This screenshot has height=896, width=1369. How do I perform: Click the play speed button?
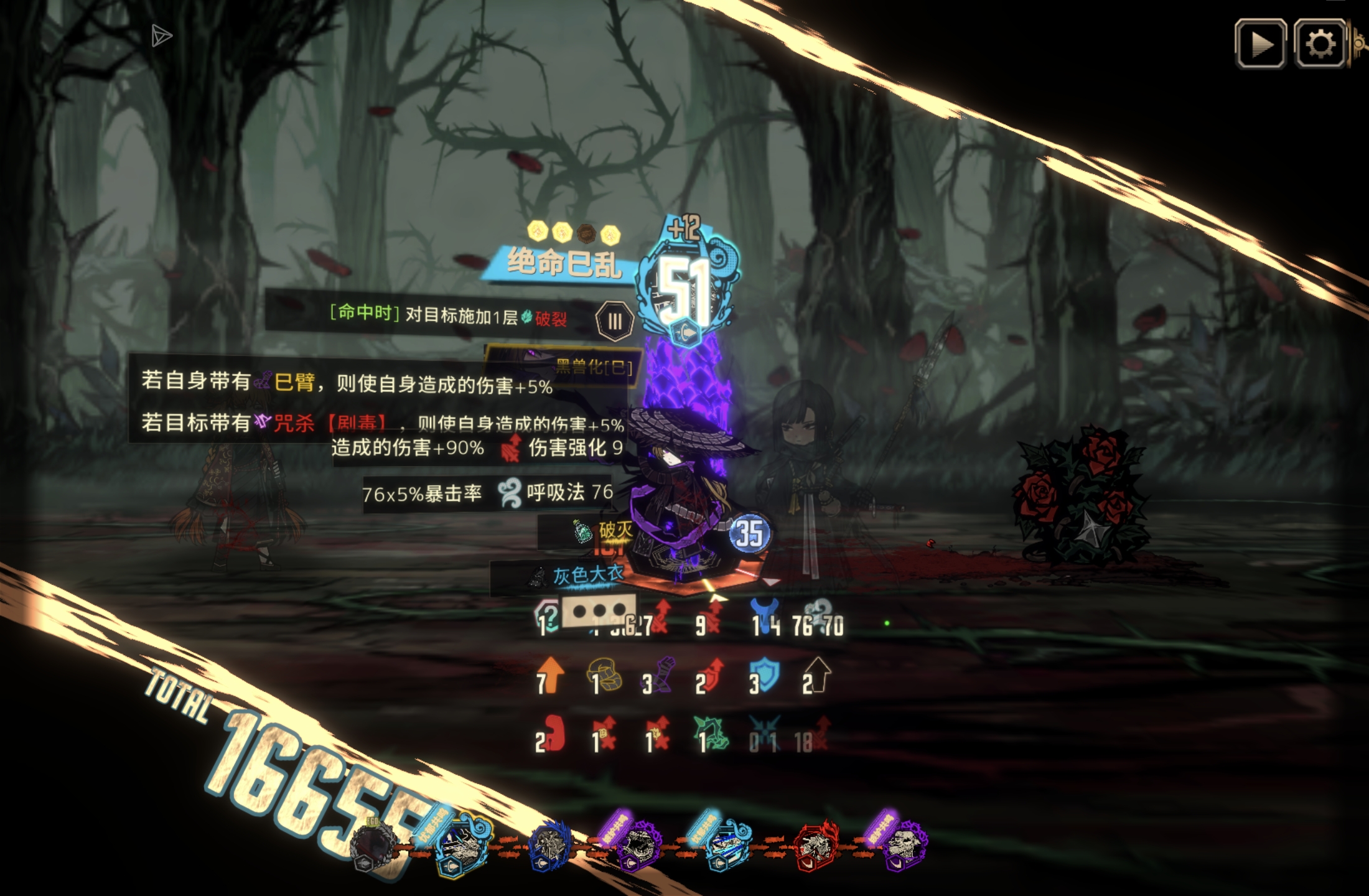(x=1260, y=44)
